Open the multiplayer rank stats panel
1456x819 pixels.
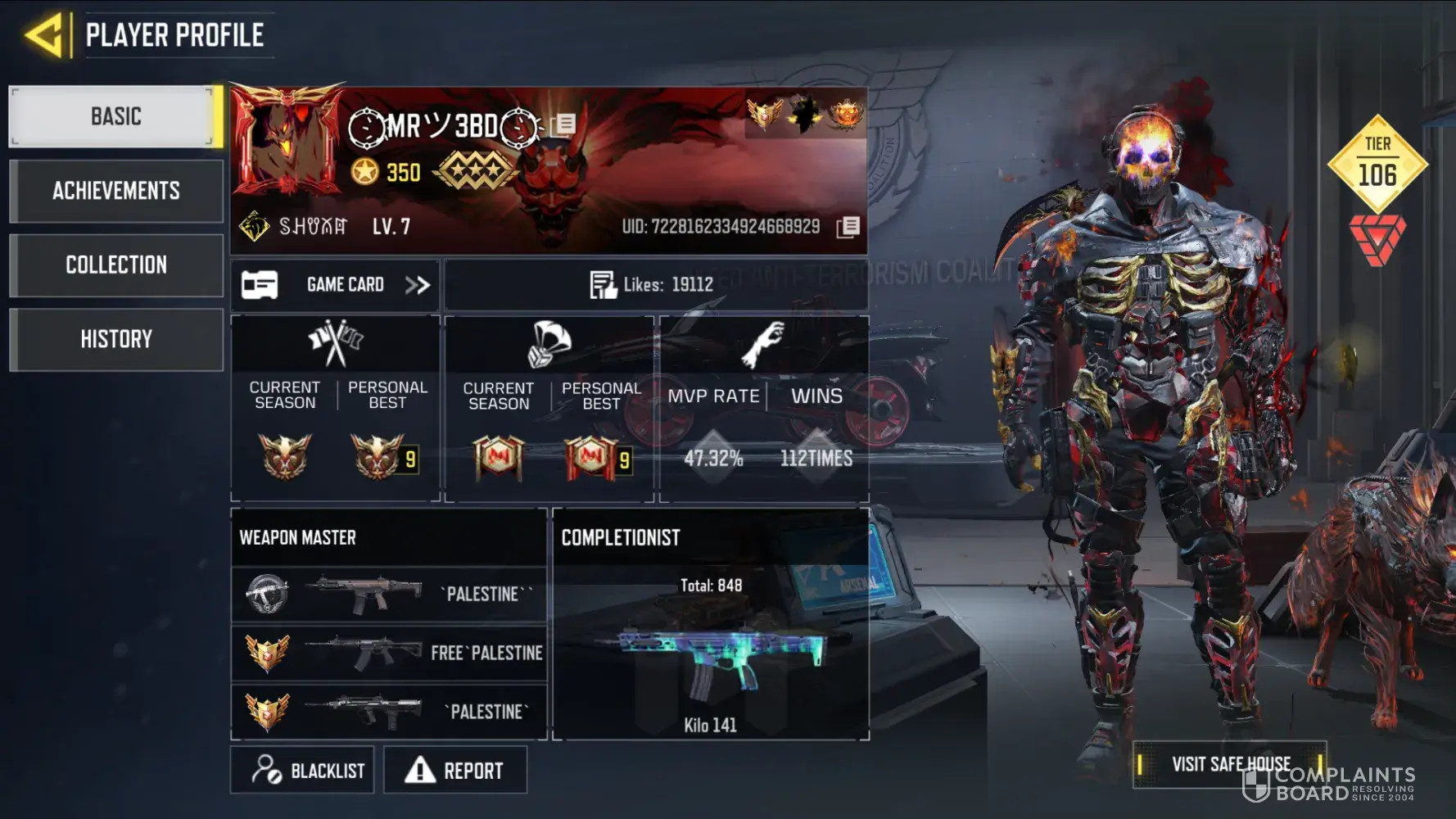coord(336,408)
